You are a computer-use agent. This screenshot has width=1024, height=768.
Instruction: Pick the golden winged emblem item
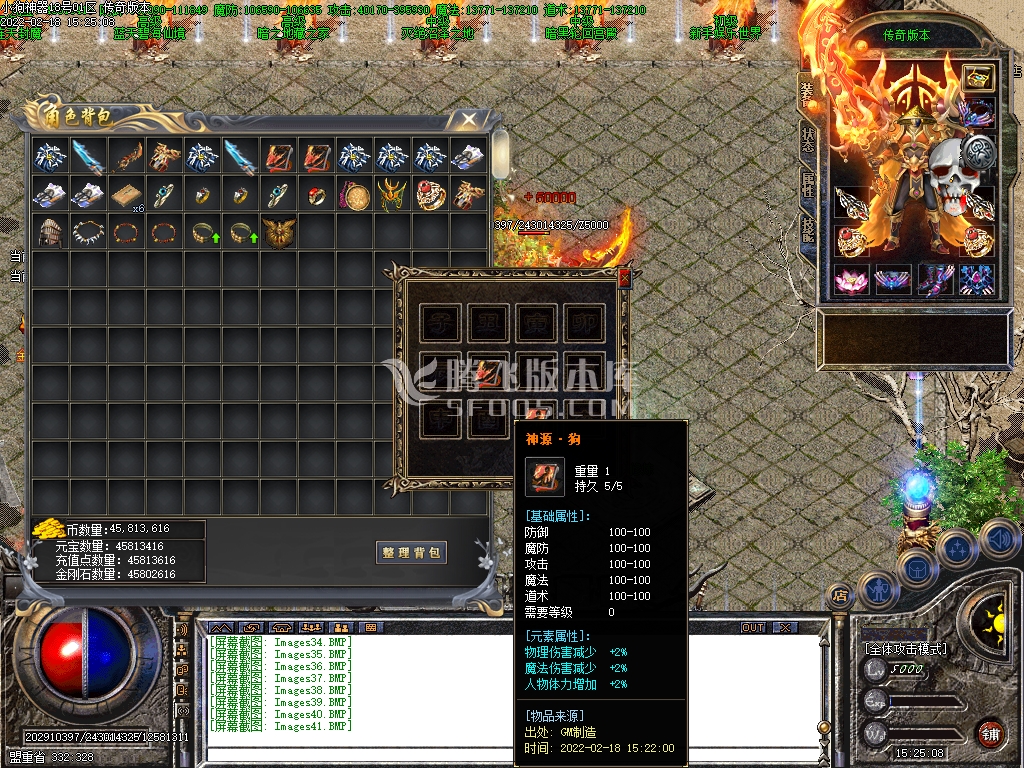[278, 232]
